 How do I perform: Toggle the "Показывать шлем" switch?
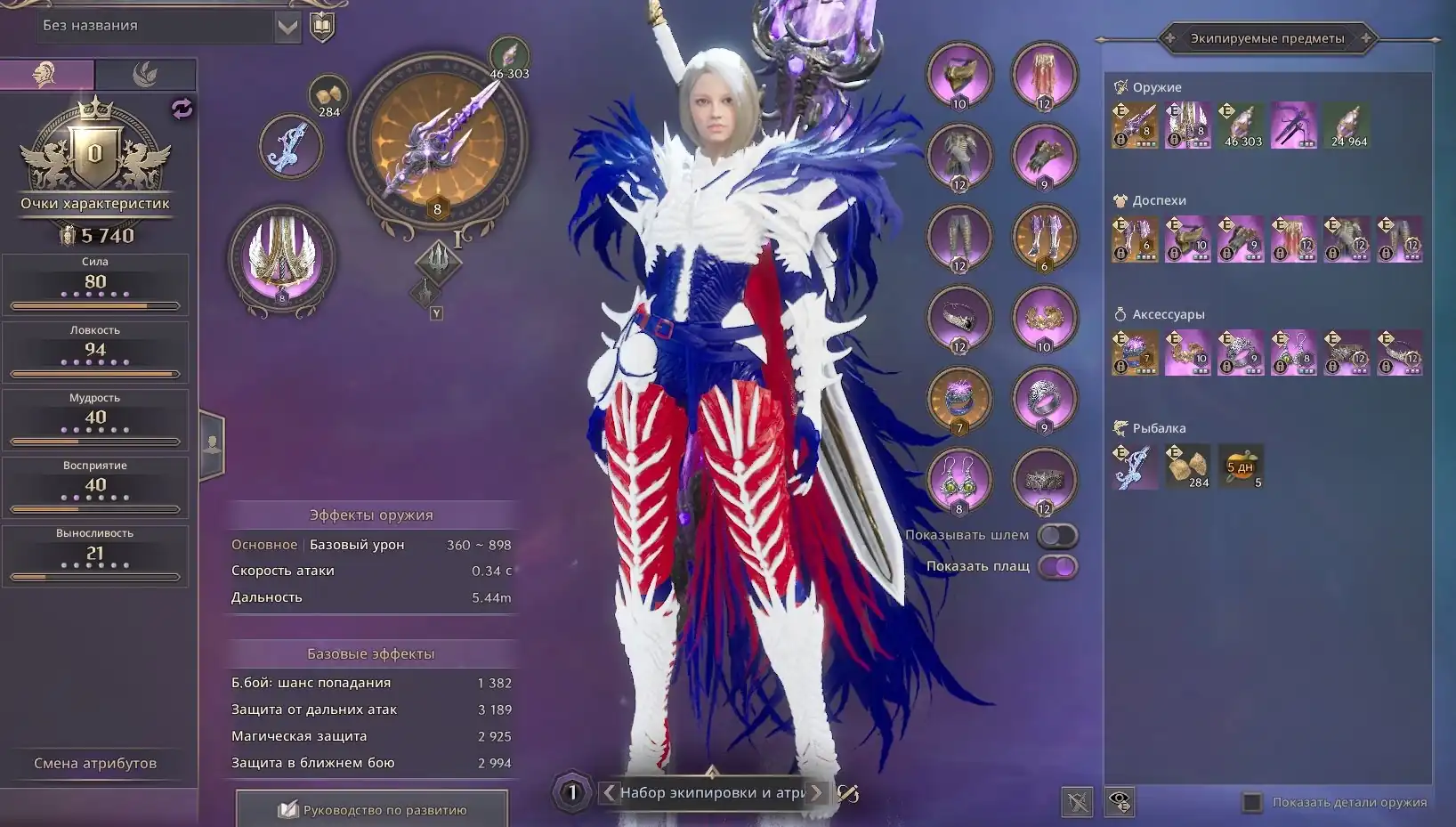(1057, 535)
